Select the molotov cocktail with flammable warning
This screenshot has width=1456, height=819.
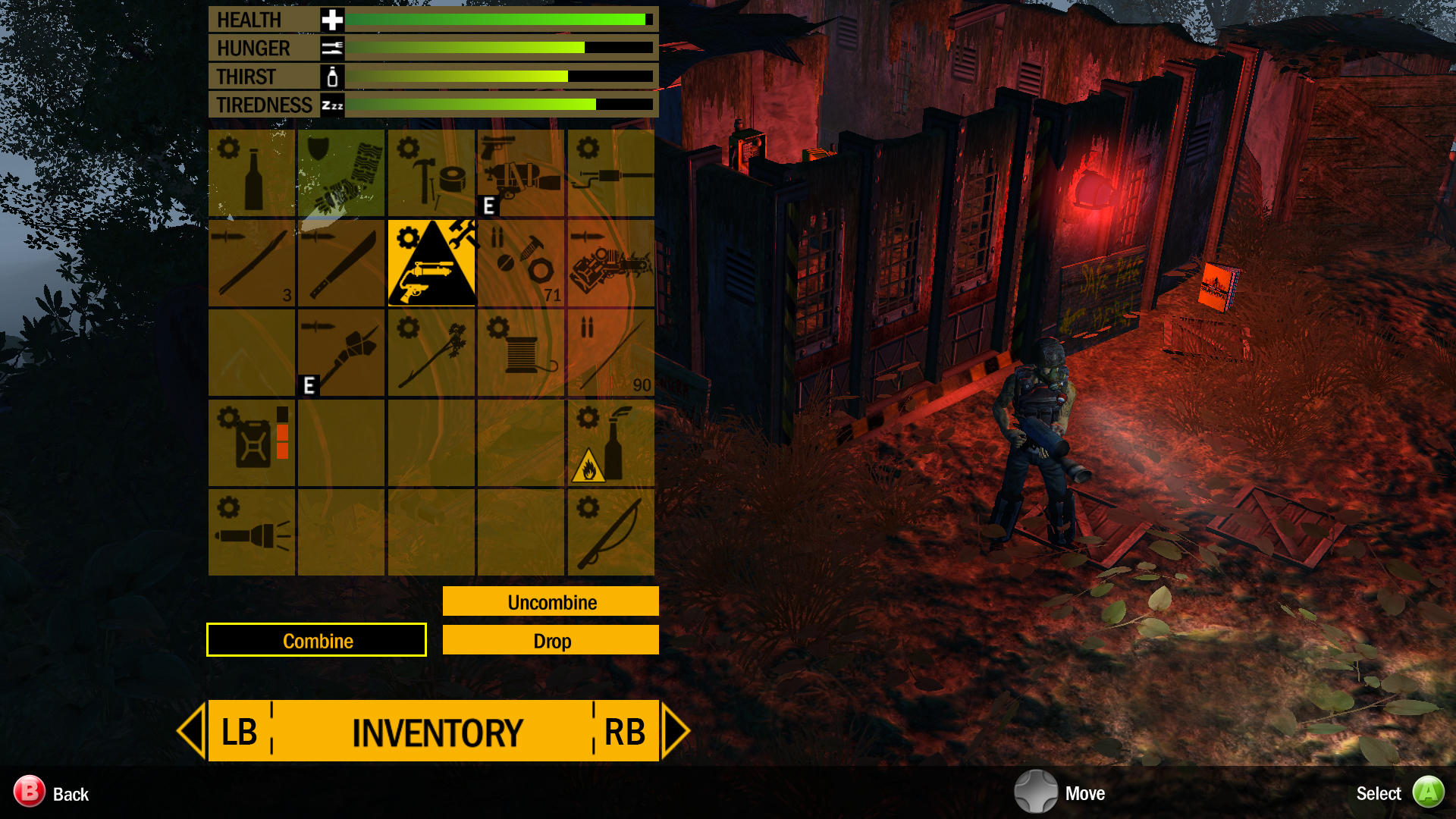610,442
